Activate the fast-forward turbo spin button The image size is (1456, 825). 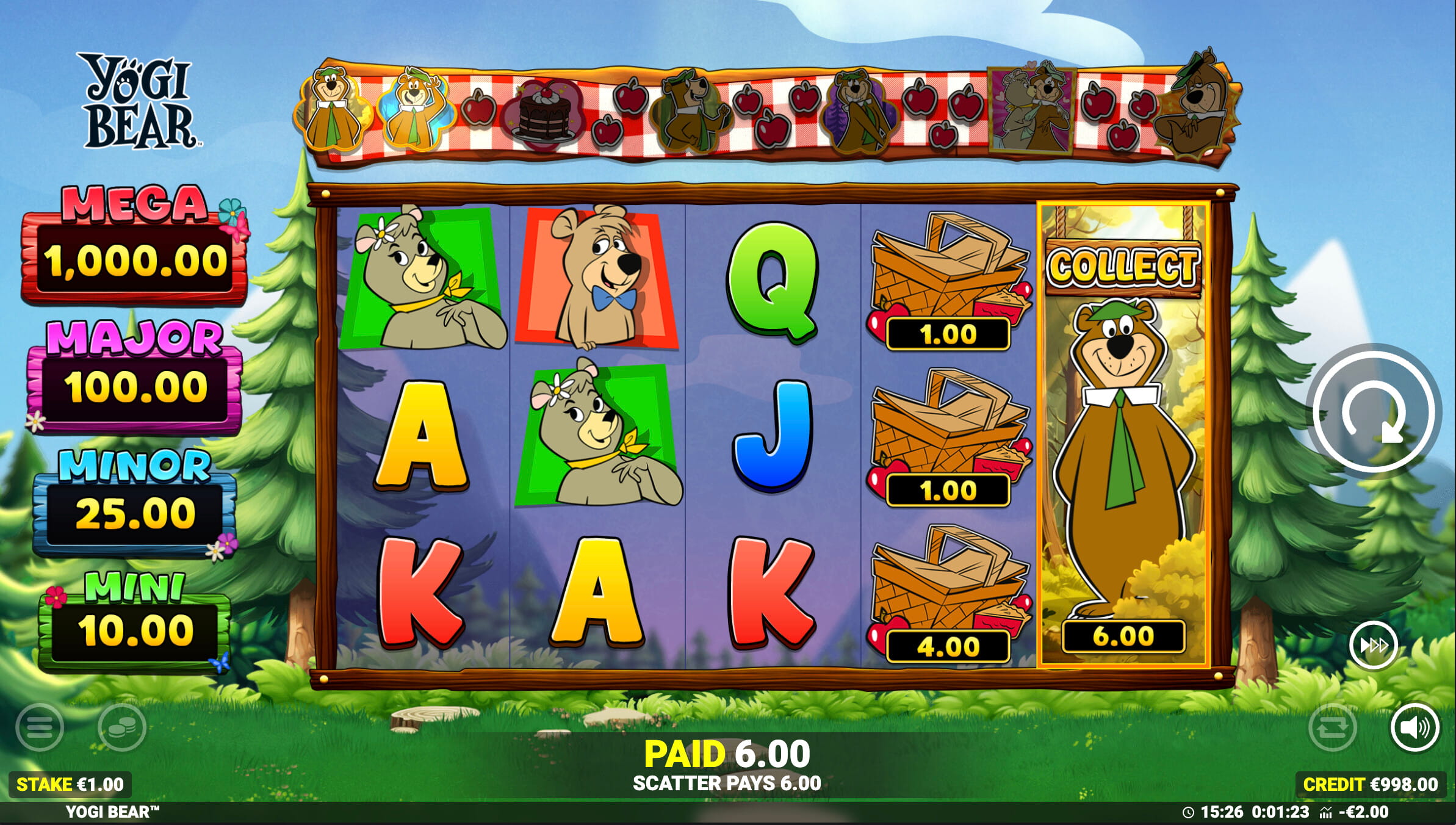(x=1373, y=645)
